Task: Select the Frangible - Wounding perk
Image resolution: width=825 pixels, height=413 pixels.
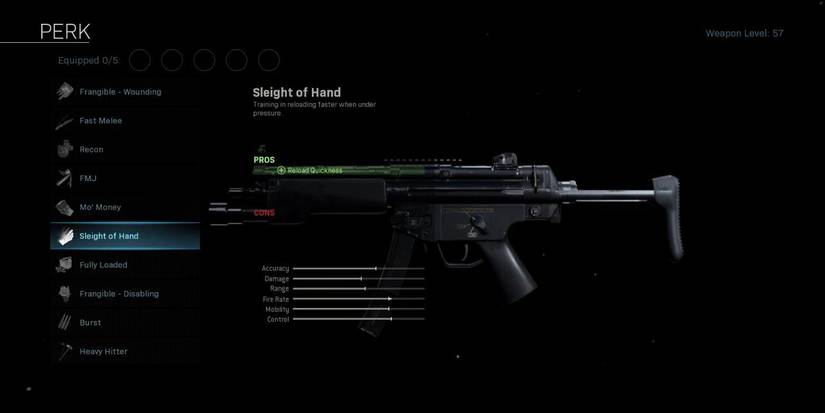Action: (x=120, y=92)
